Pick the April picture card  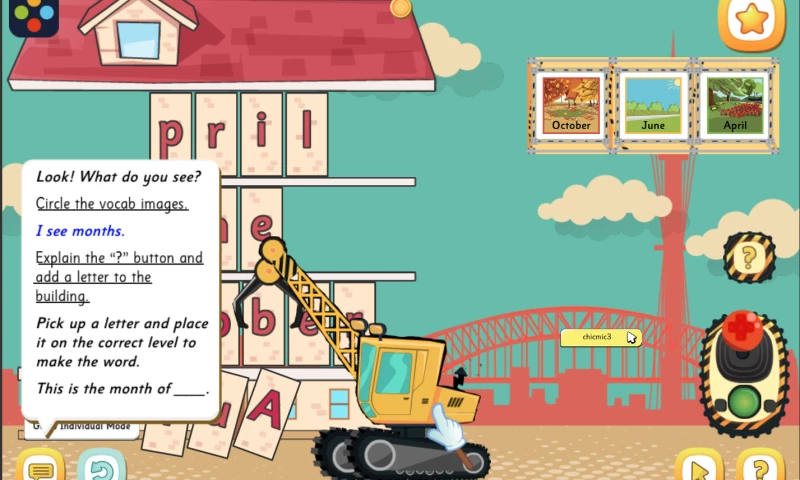pyautogui.click(x=735, y=104)
